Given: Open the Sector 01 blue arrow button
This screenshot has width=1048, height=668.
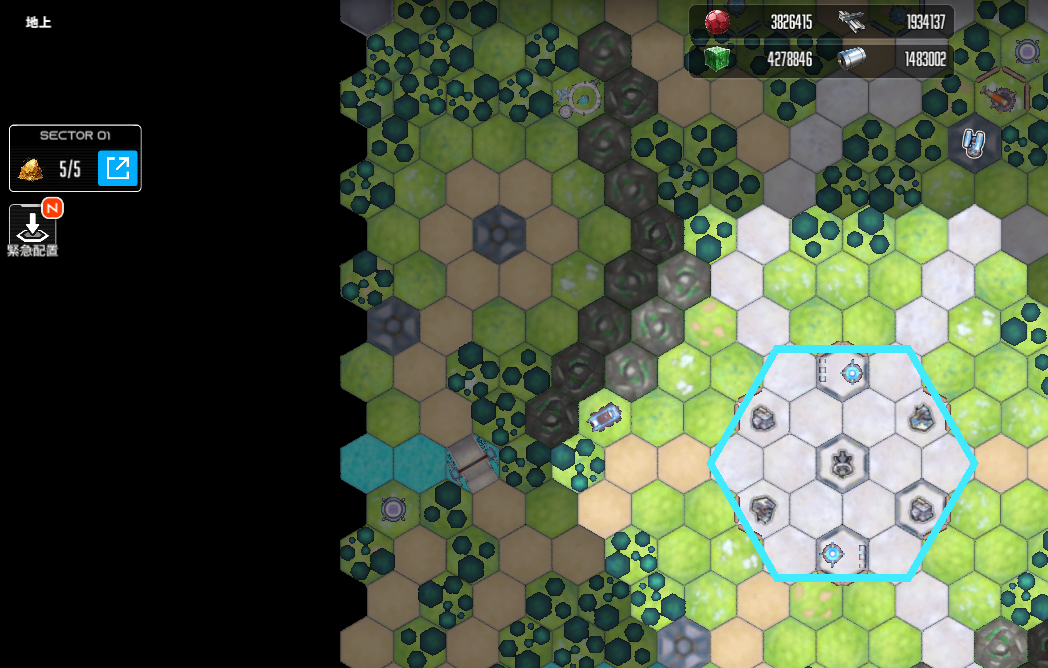Looking at the screenshot, I should 117,168.
